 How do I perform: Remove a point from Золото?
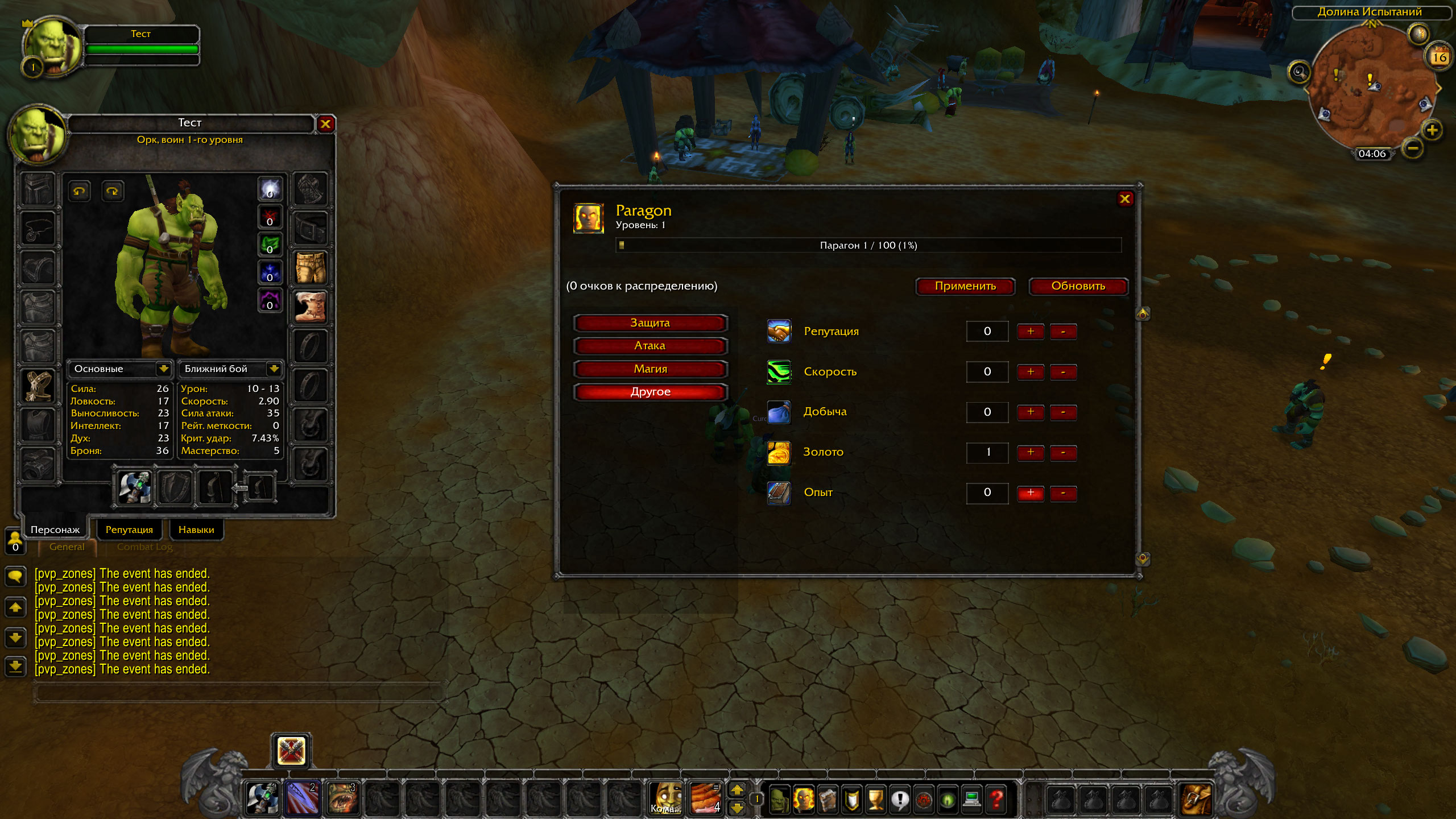point(1063,453)
